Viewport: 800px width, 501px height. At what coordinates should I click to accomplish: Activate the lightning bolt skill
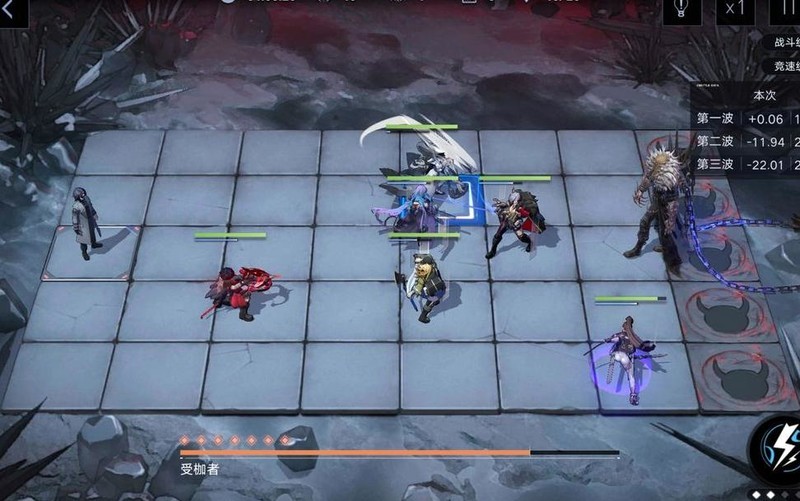pyautogui.click(x=778, y=447)
